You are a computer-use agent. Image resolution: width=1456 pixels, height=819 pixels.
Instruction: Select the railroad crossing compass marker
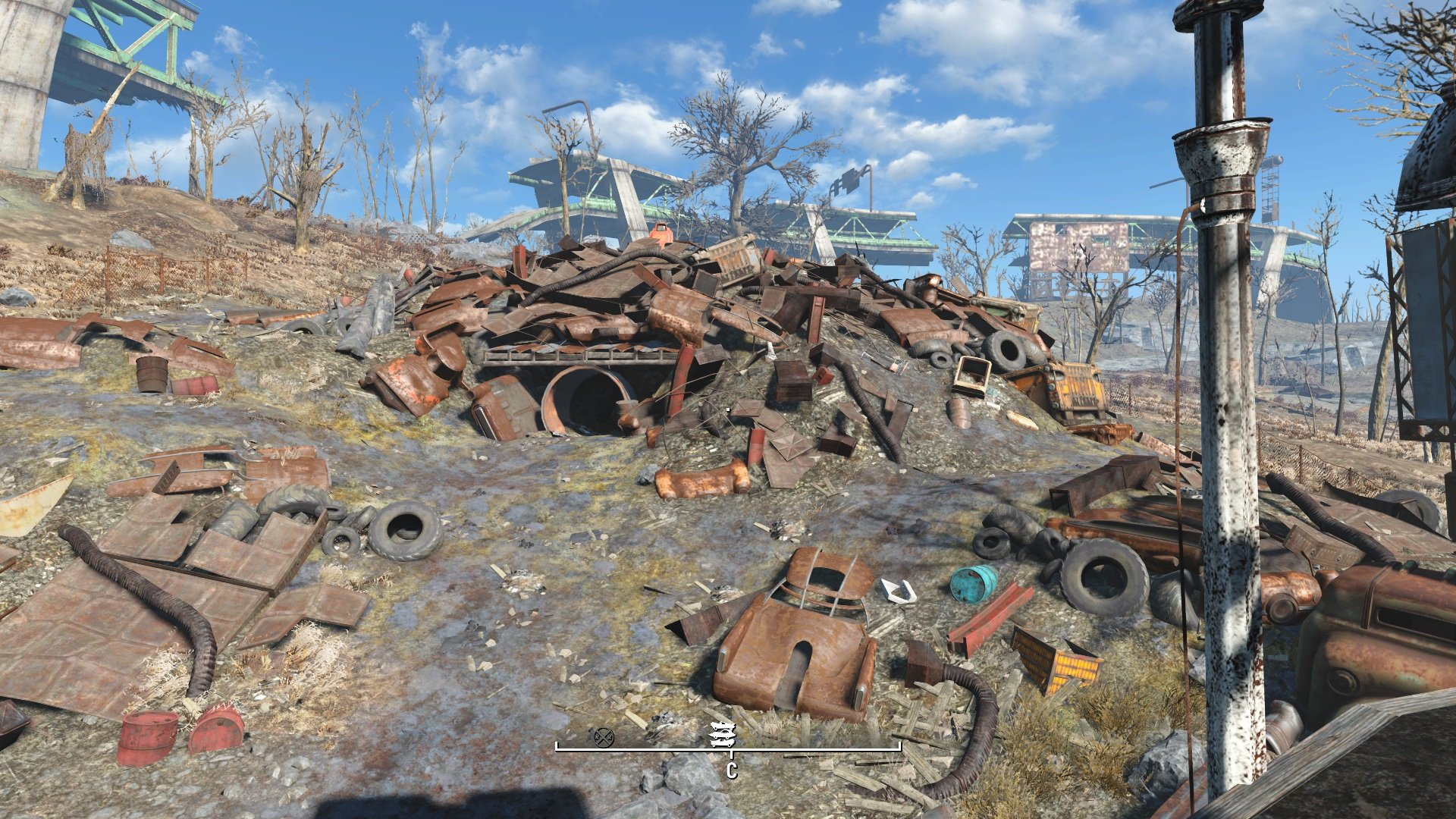coord(604,736)
